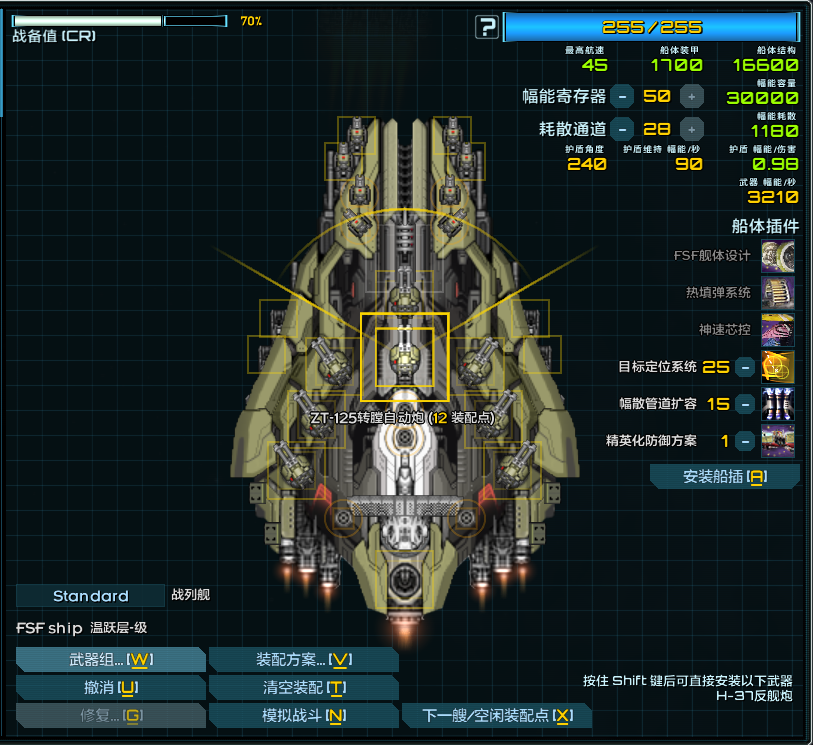Select the 神速芯控 hullmod icon

[x=778, y=330]
